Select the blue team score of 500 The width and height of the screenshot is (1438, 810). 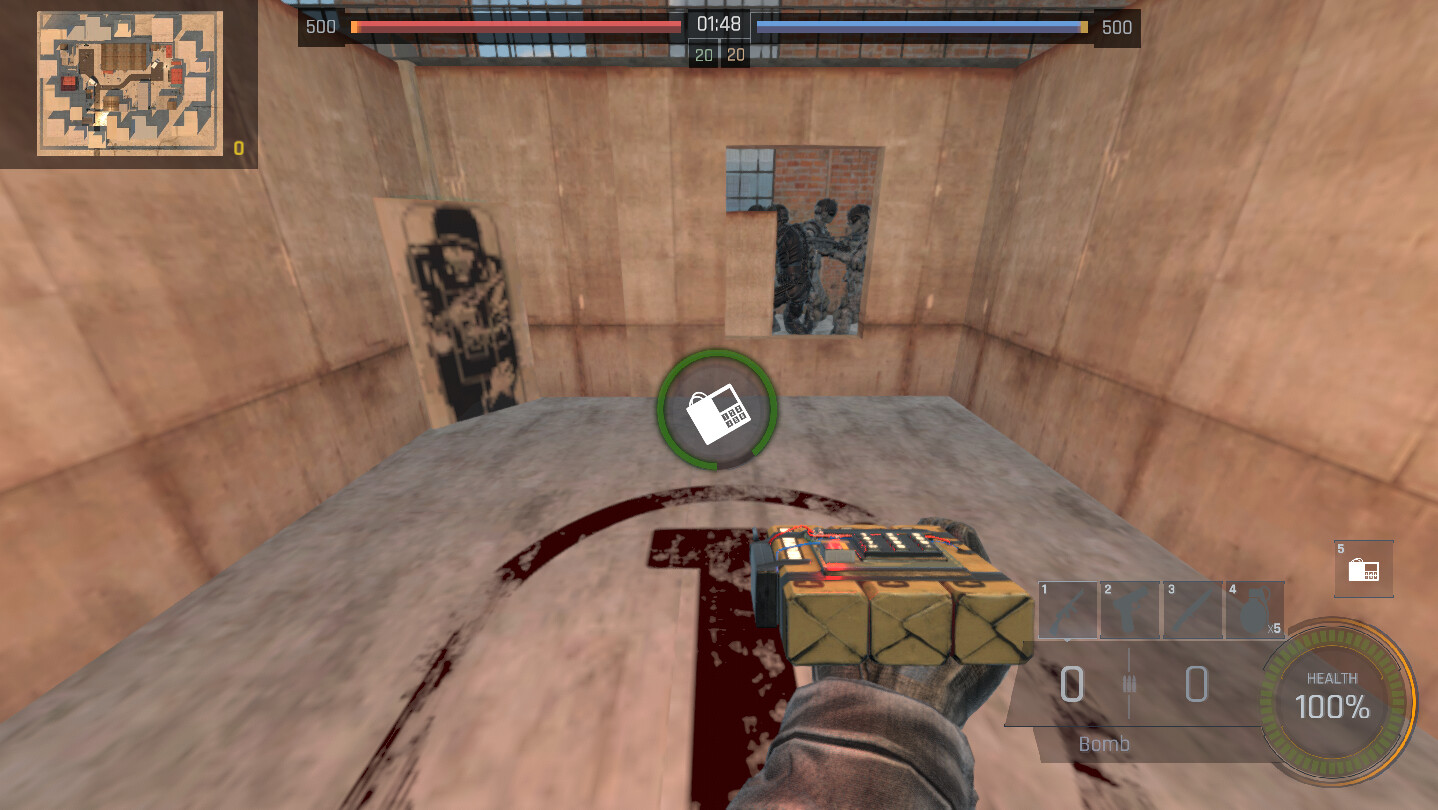[1116, 27]
